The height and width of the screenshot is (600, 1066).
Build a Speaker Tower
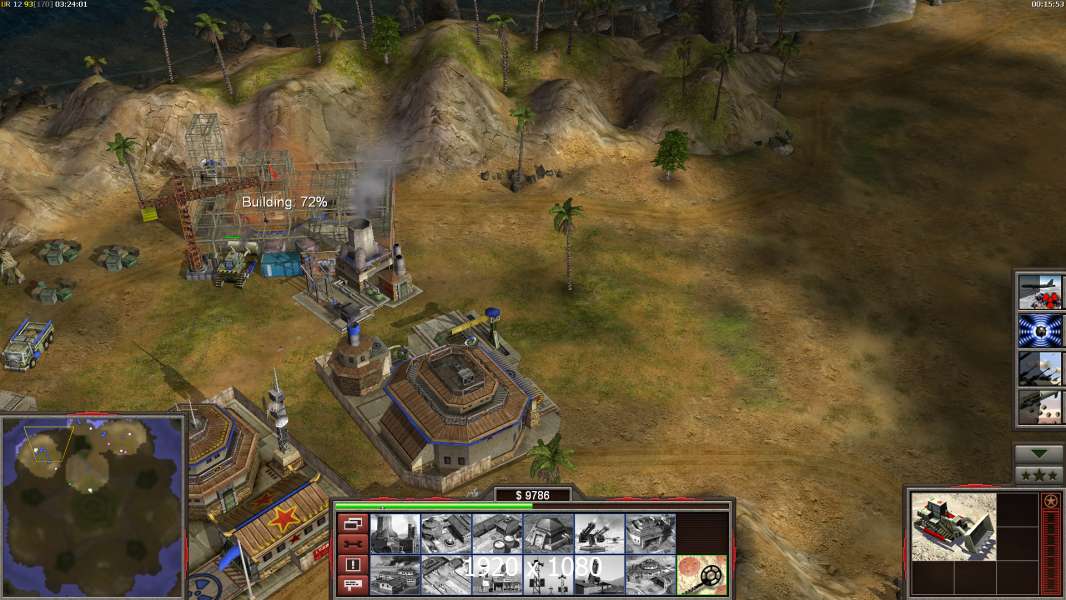(547, 574)
